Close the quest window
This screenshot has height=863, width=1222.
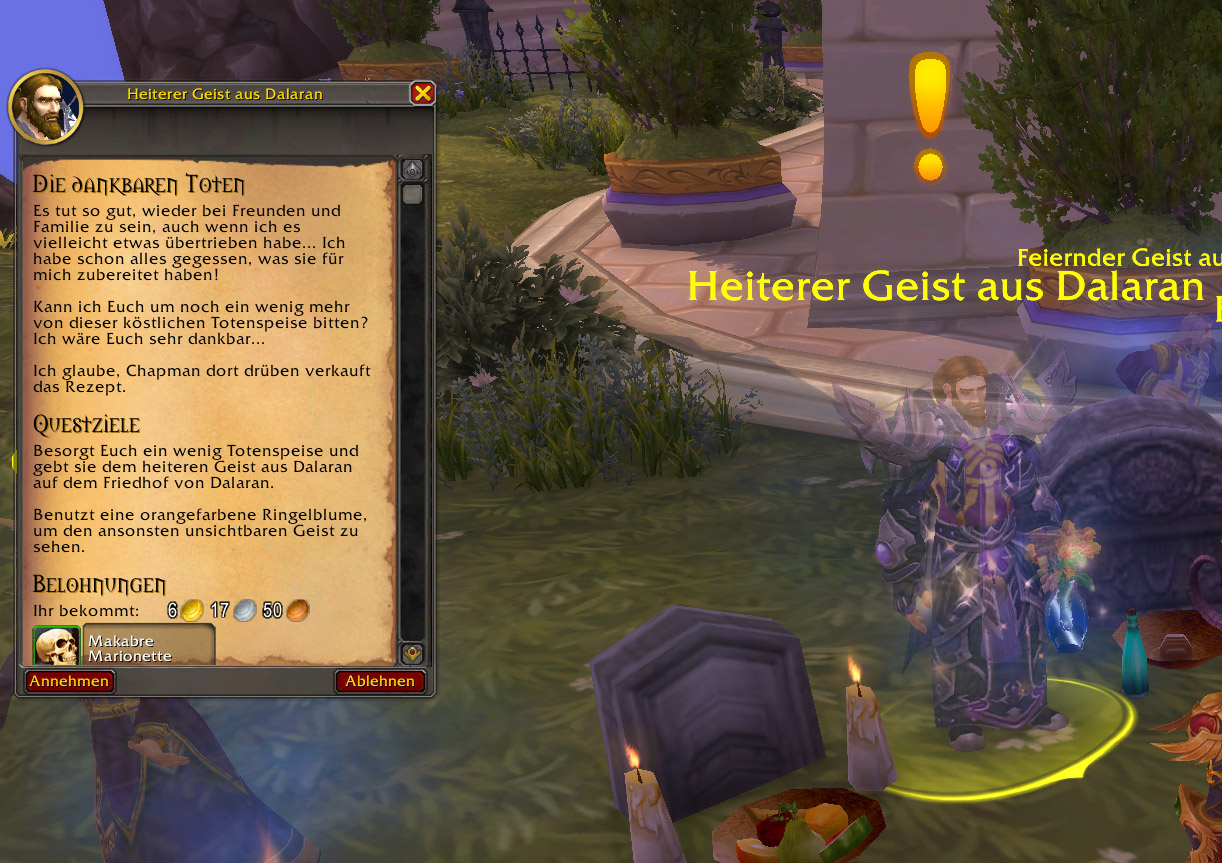[422, 93]
